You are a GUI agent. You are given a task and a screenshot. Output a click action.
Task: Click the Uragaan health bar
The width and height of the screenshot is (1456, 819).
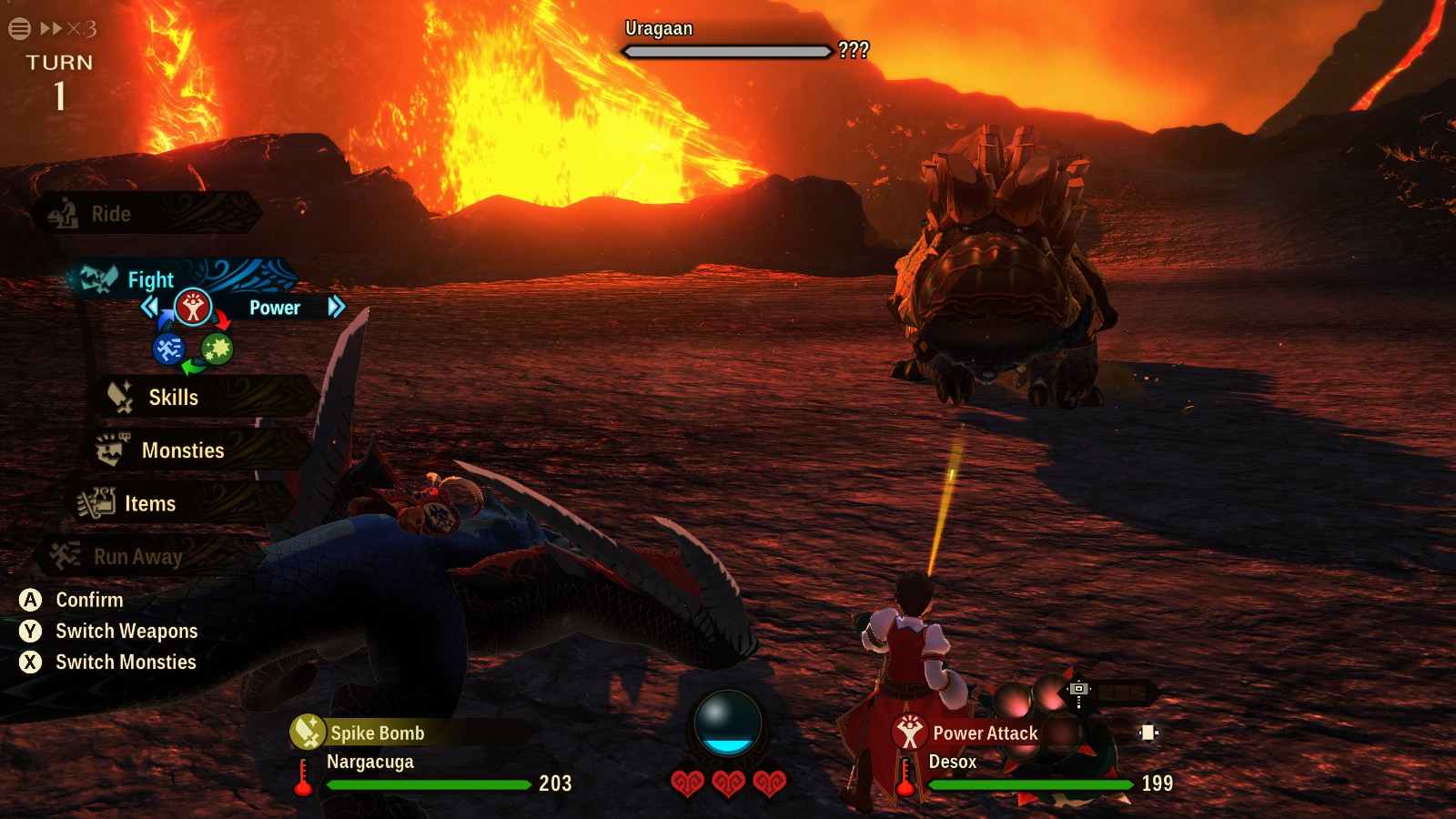(725, 53)
